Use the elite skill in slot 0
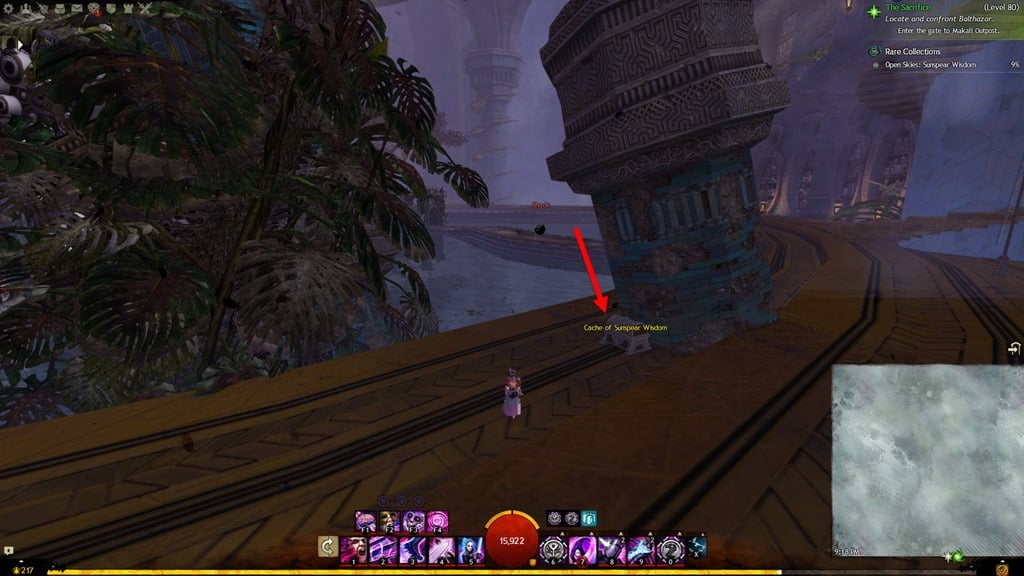Image resolution: width=1024 pixels, height=576 pixels. [670, 549]
